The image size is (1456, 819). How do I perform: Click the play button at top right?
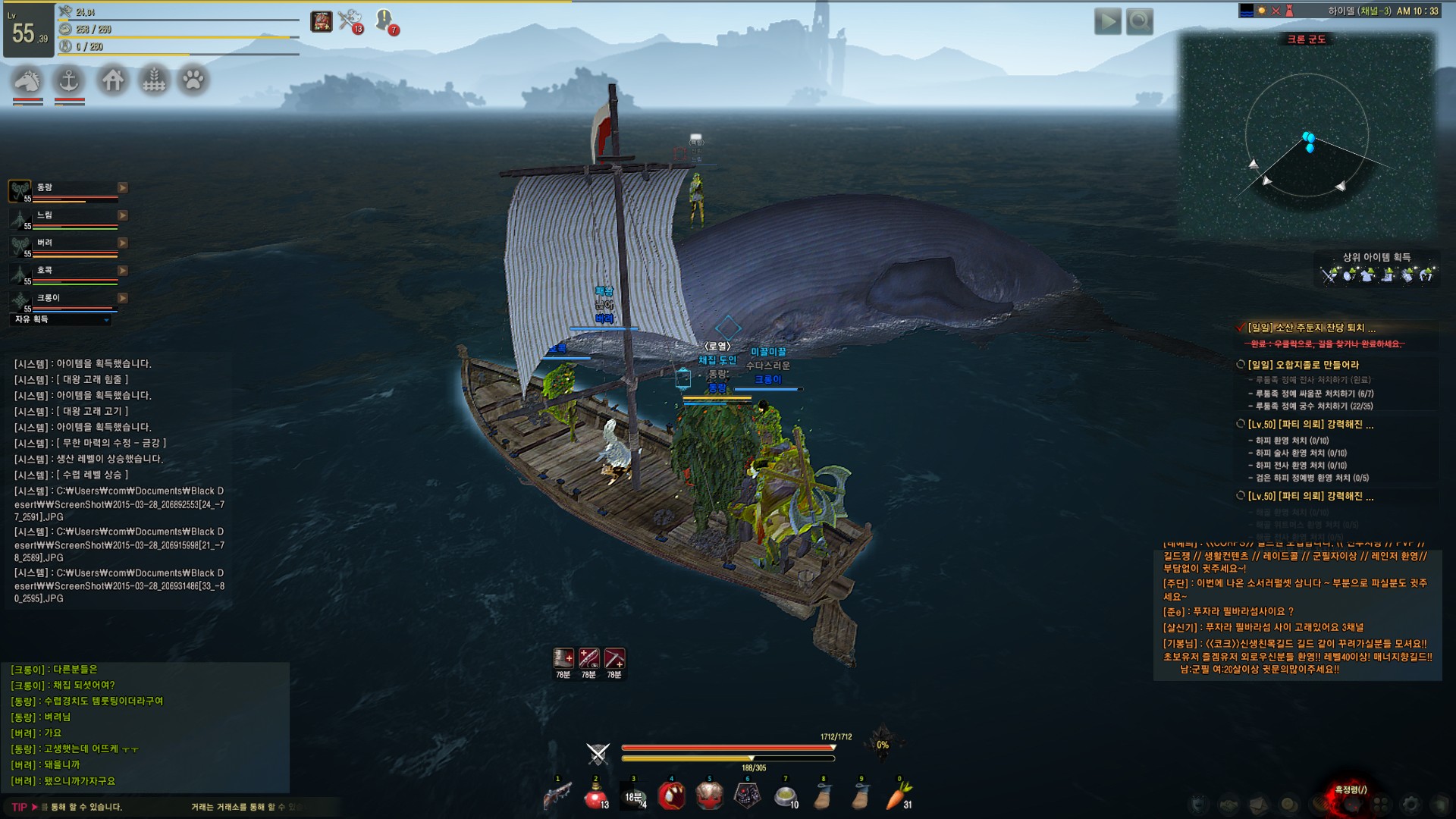[1107, 21]
